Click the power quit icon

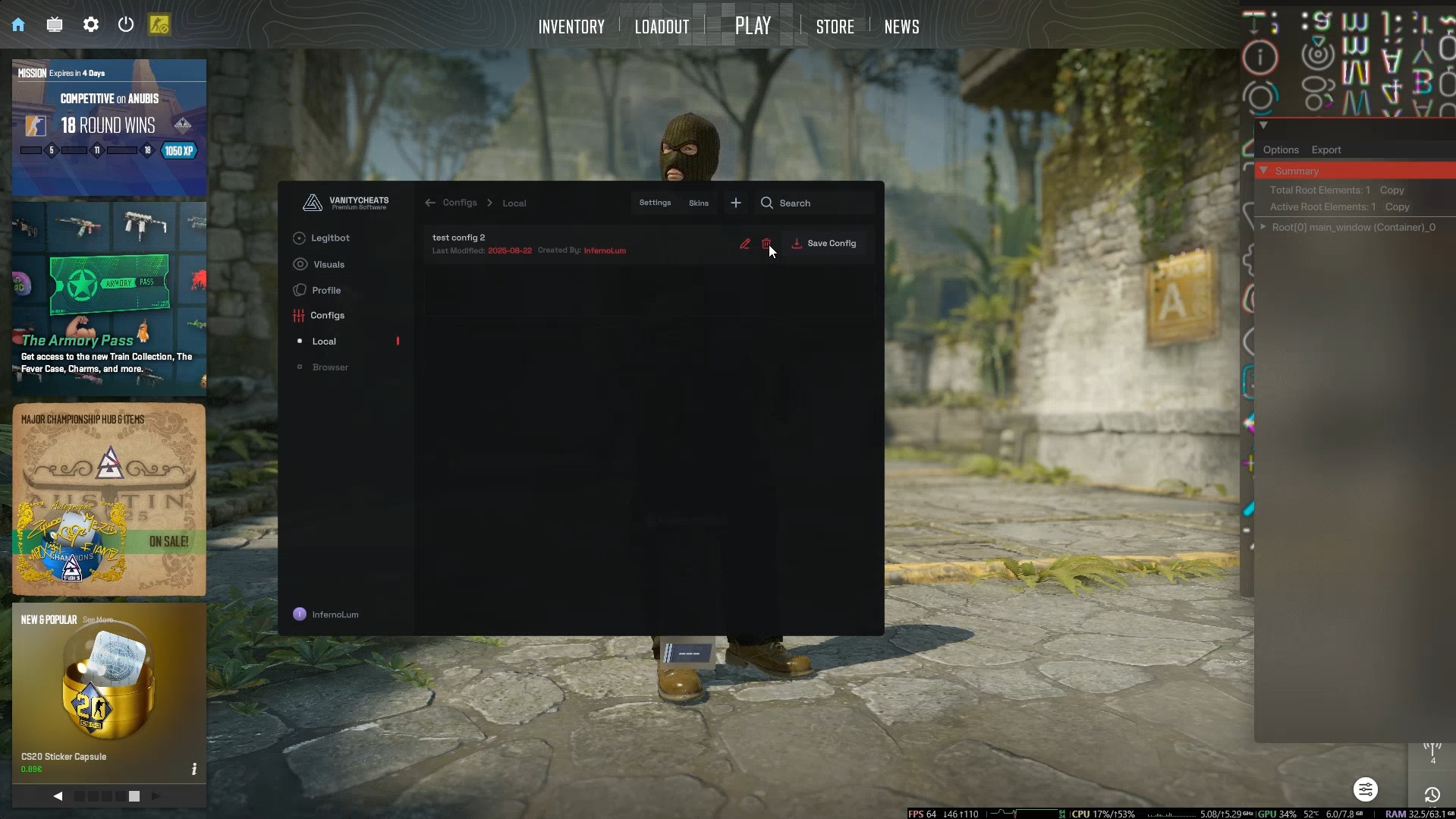[126, 25]
